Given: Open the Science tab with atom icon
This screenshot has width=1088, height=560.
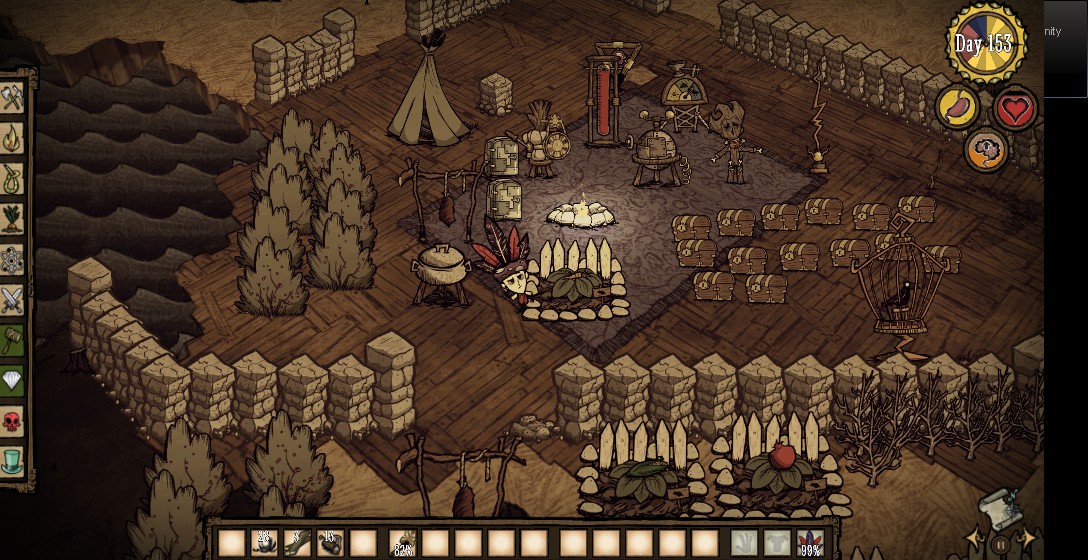Looking at the screenshot, I should pyautogui.click(x=13, y=258).
